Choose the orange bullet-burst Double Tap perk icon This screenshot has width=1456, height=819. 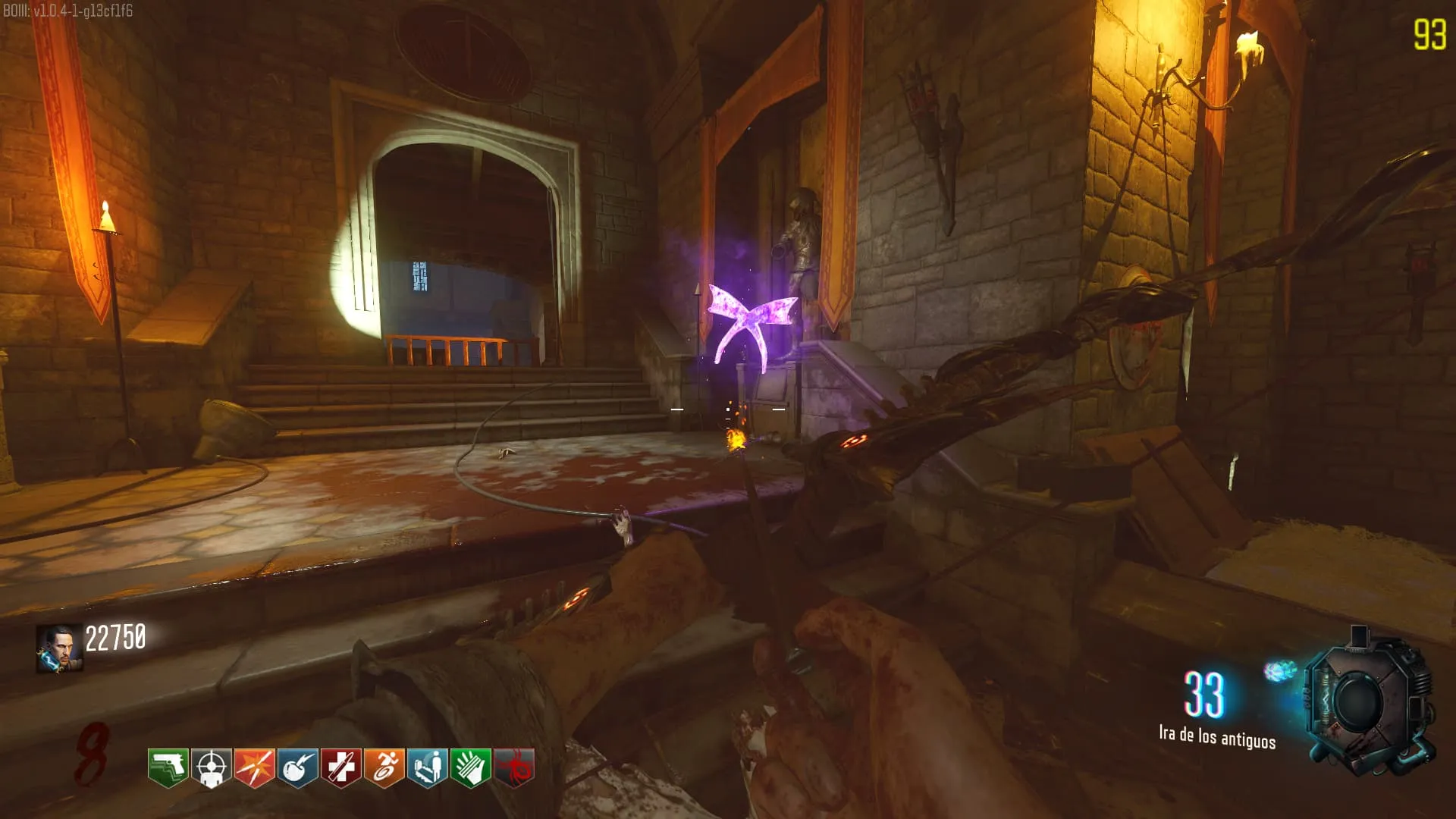[254, 767]
